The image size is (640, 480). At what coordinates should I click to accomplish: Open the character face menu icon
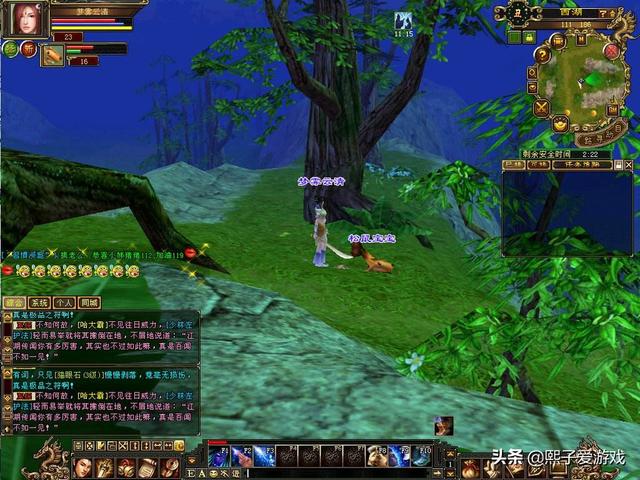point(83,467)
